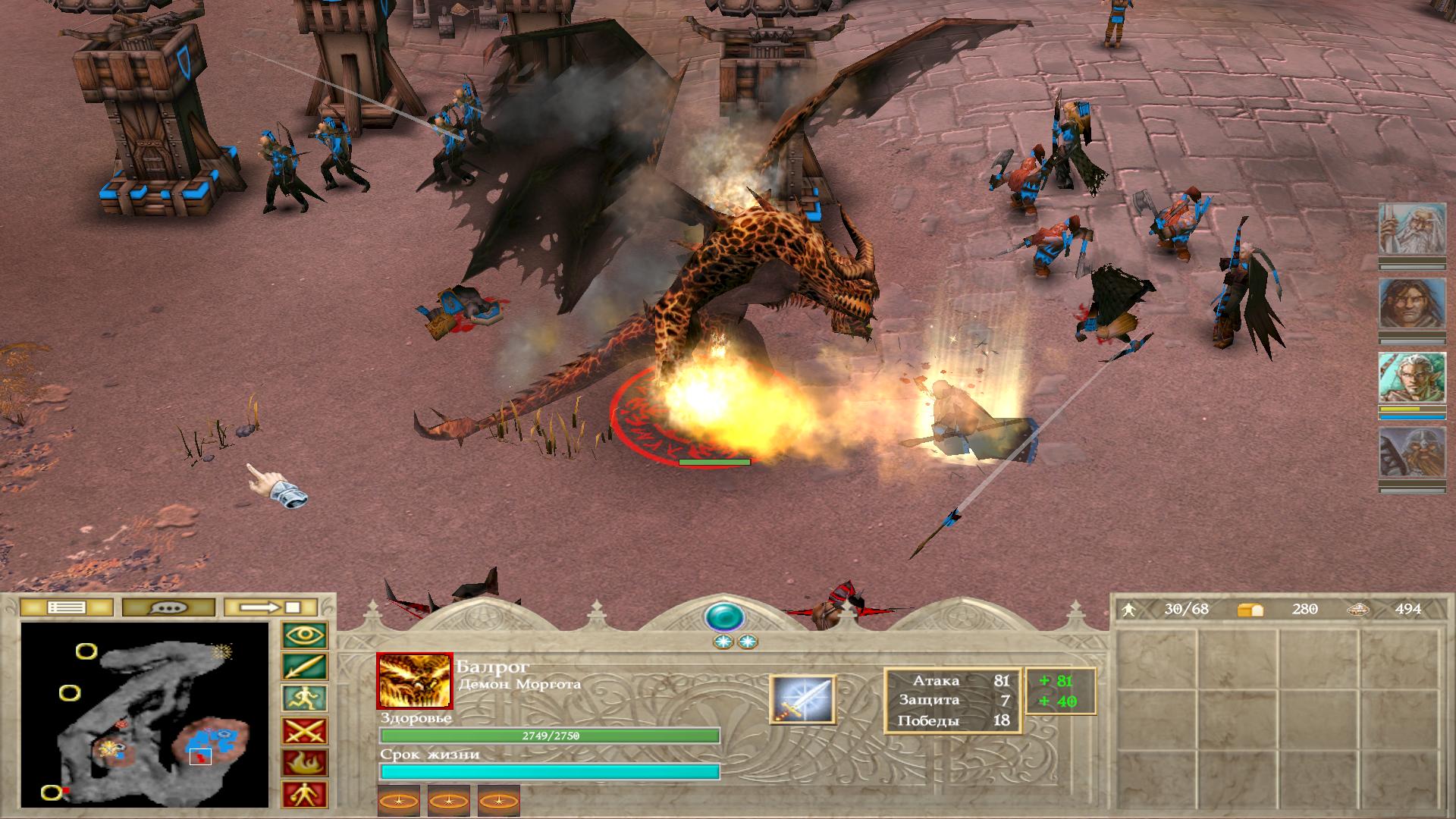
Task: Select the glowing sword ability icon
Action: [x=802, y=698]
